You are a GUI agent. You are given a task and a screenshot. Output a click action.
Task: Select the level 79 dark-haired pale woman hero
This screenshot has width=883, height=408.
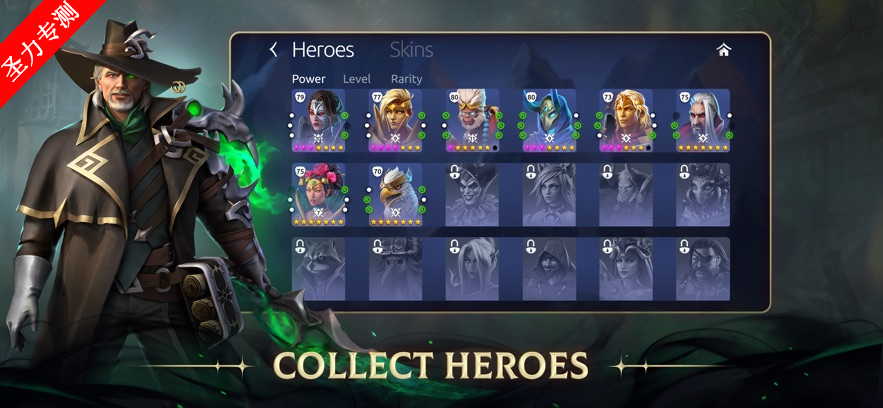(x=319, y=120)
